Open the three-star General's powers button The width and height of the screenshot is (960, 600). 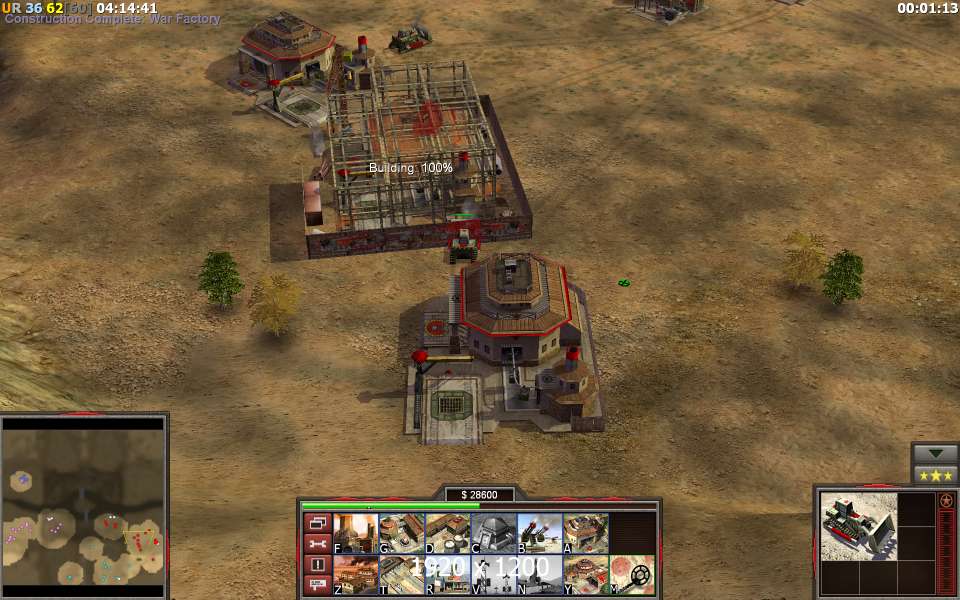click(935, 475)
